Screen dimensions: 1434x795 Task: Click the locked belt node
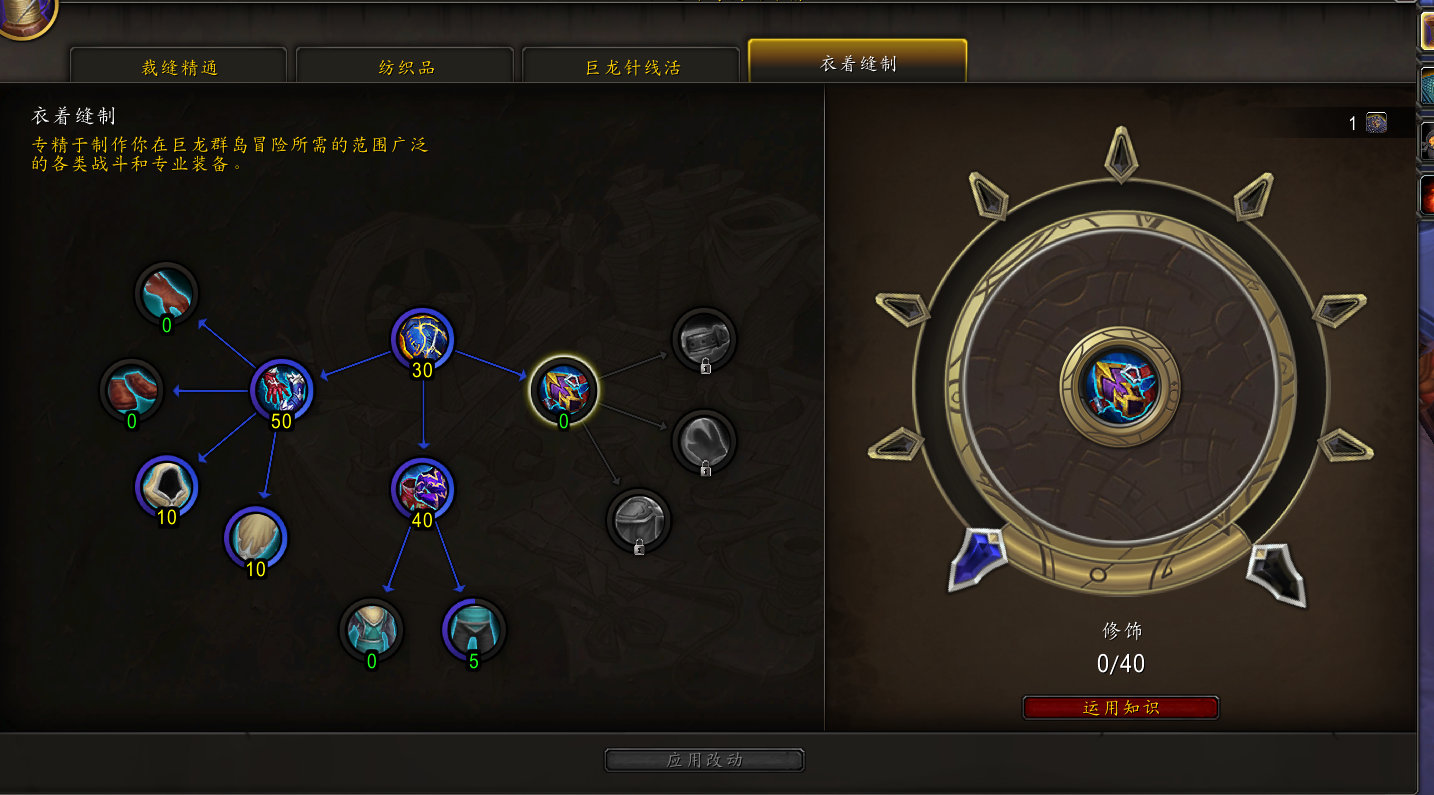(704, 339)
